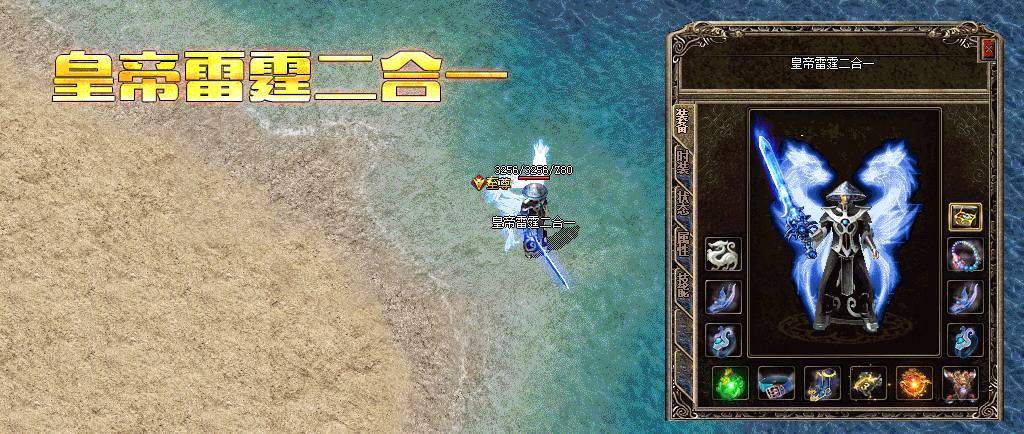Screen dimensions: 1024x434
Task: Click the golden charm equipment slot
Action: [867, 383]
